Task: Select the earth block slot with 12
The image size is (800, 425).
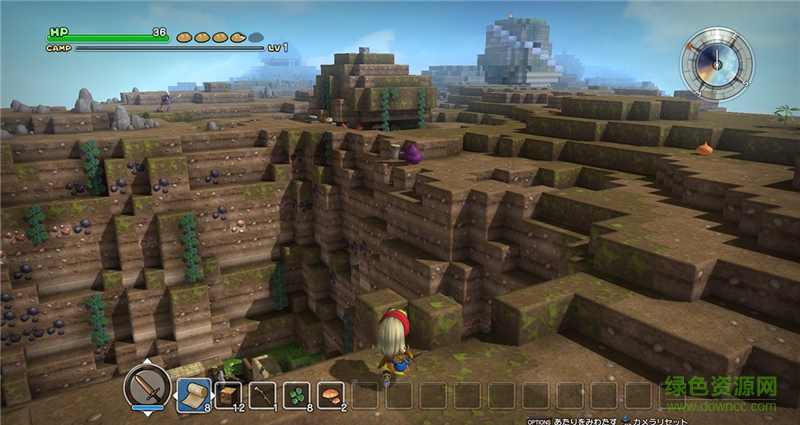Action: pos(228,394)
